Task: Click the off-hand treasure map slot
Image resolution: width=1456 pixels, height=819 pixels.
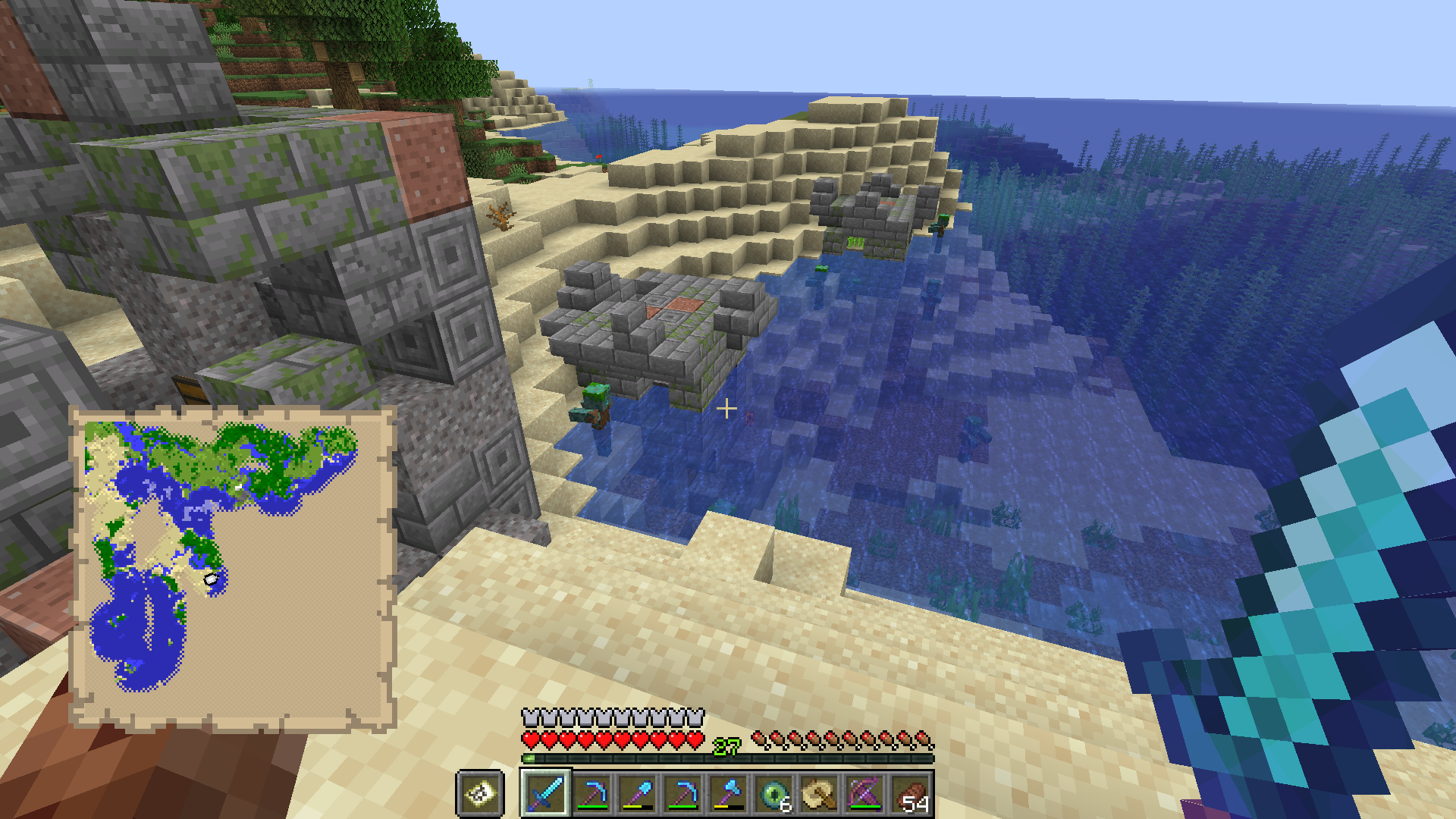Action: [480, 794]
